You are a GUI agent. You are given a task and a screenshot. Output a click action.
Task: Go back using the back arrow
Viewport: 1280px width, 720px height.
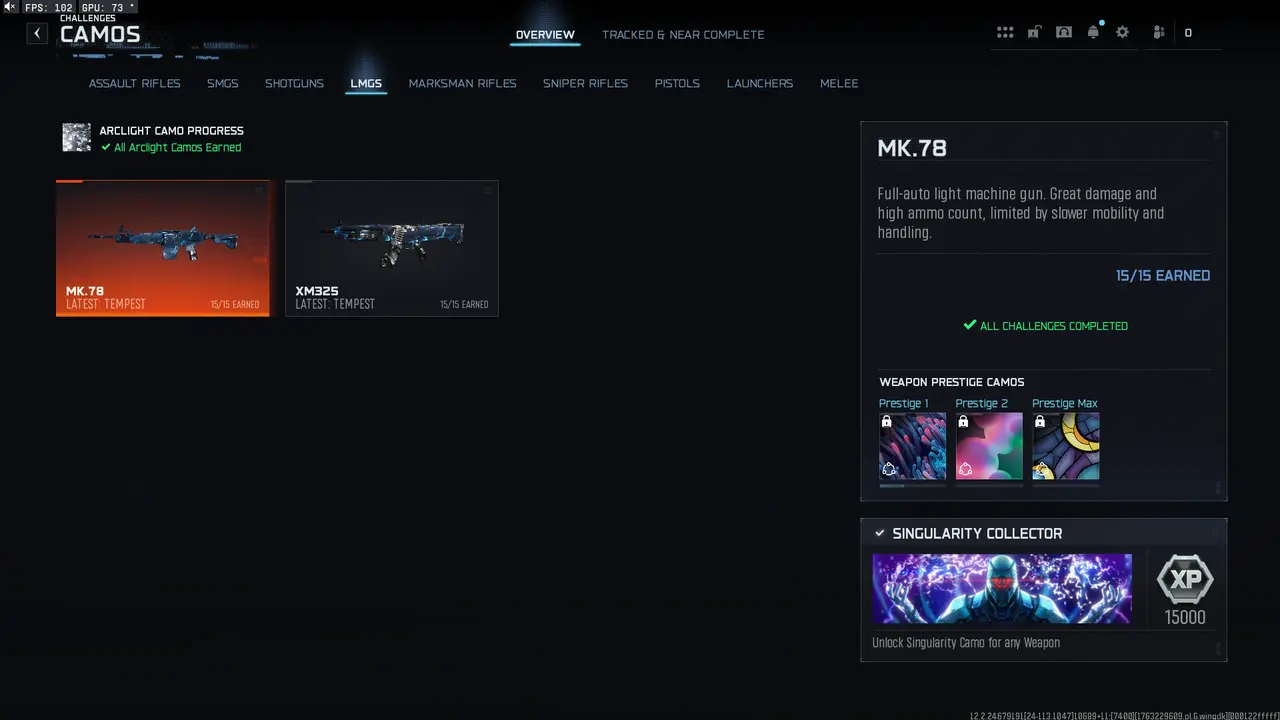(37, 33)
